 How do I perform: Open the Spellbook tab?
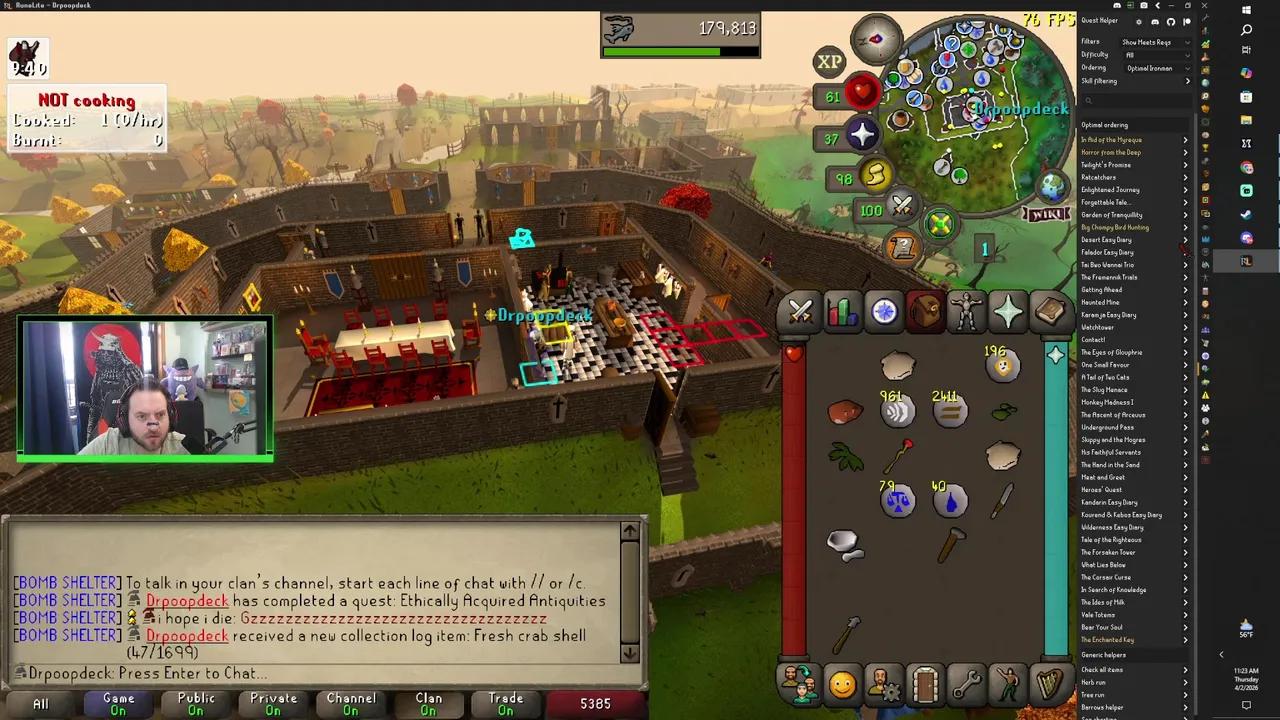(x=1050, y=313)
